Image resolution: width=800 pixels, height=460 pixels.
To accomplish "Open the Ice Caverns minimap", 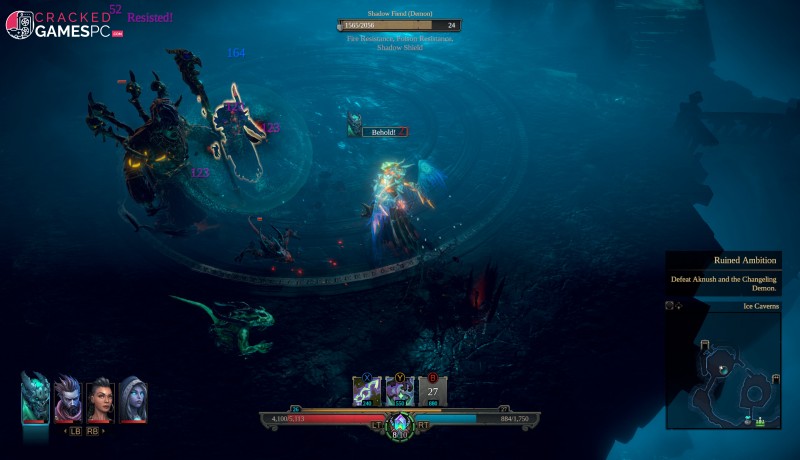I will pos(723,369).
